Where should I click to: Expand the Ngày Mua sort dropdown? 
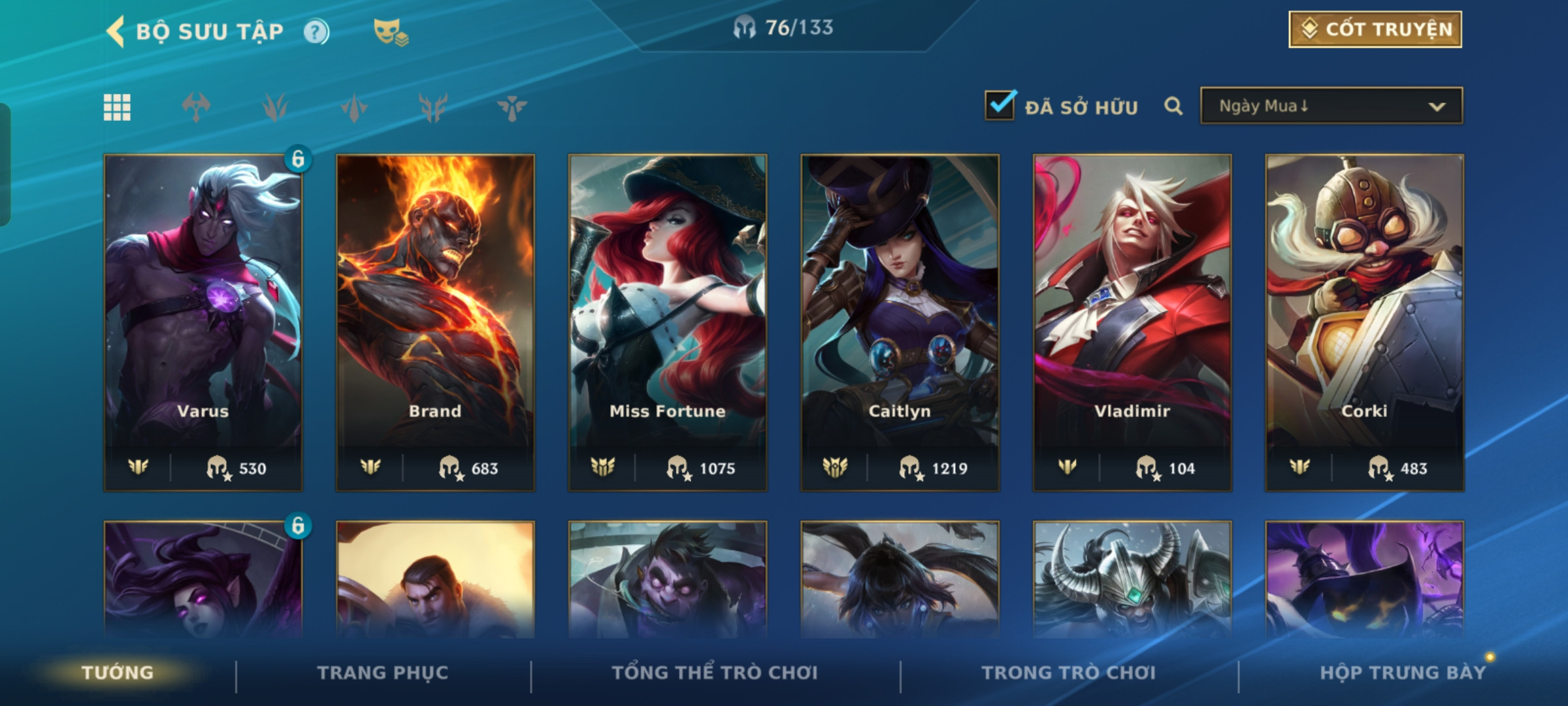(x=1331, y=106)
